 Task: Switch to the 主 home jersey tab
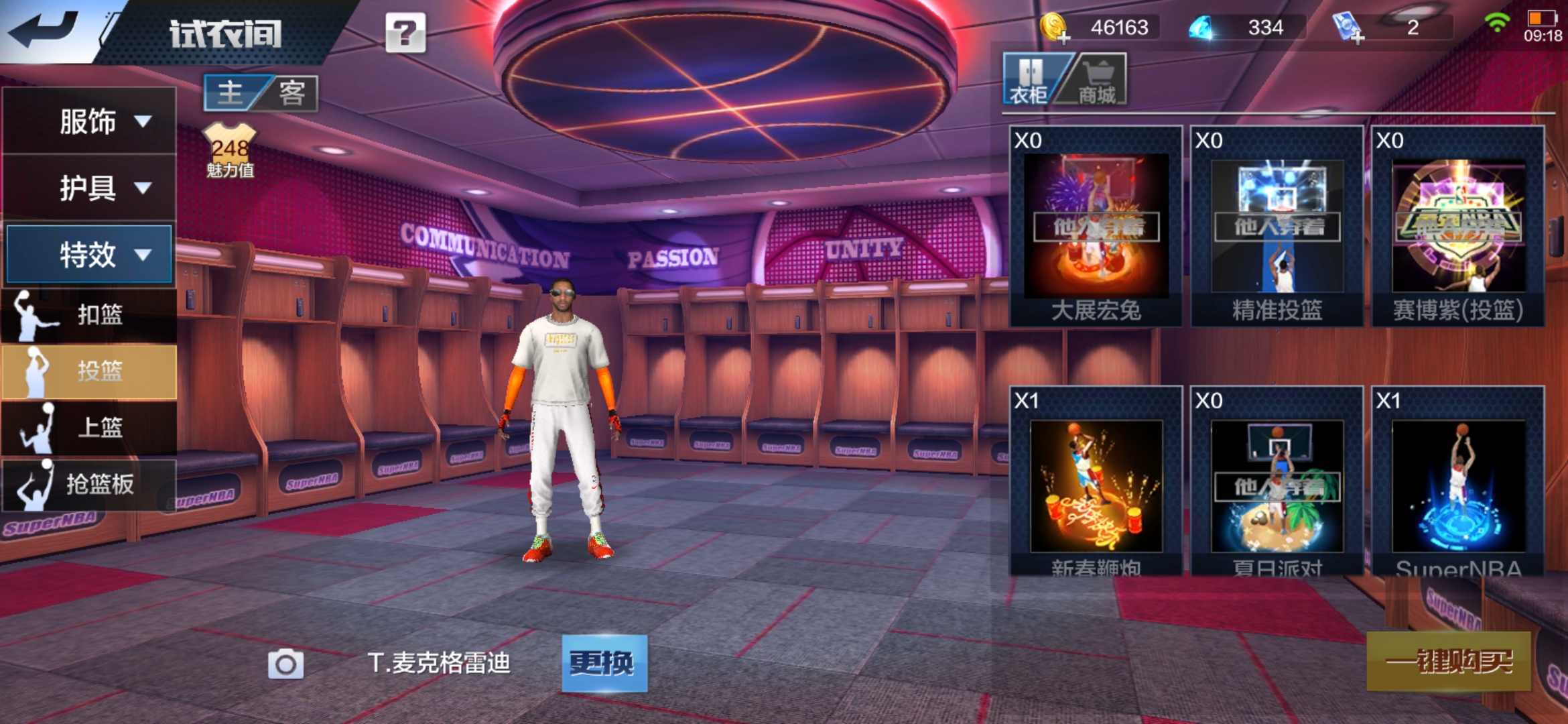[231, 93]
